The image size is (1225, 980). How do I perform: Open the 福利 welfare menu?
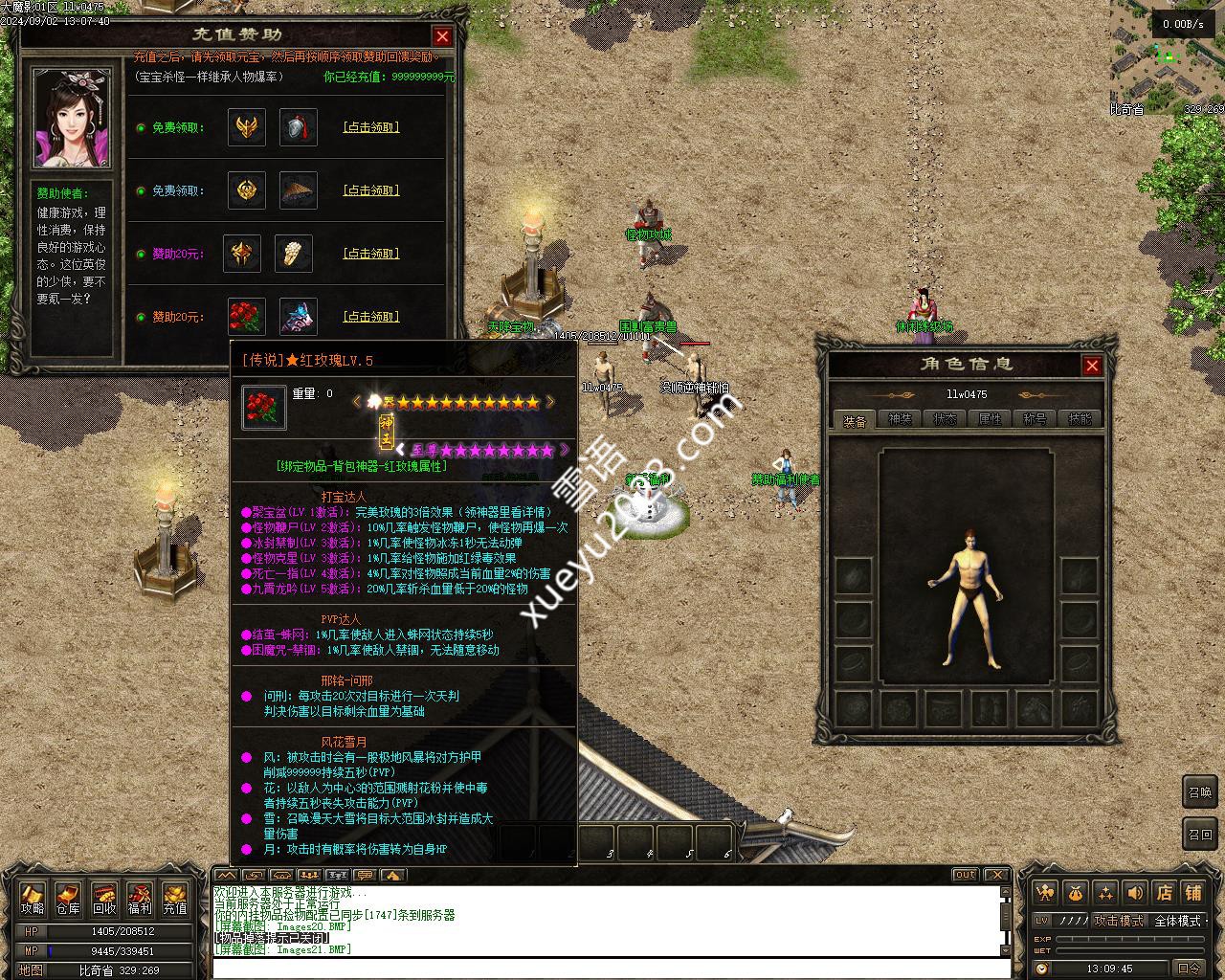(140, 899)
